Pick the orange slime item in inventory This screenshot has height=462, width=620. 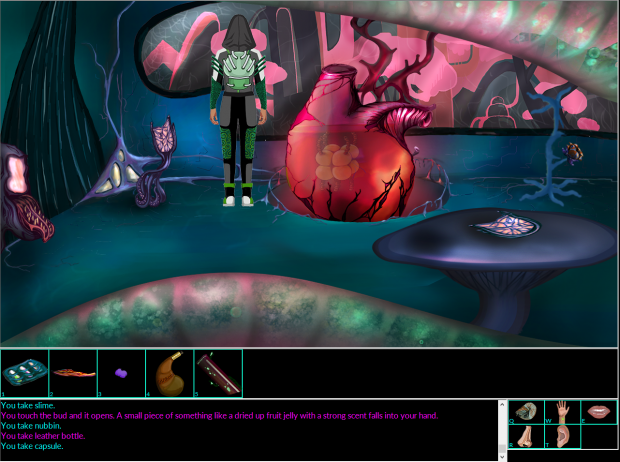point(73,372)
